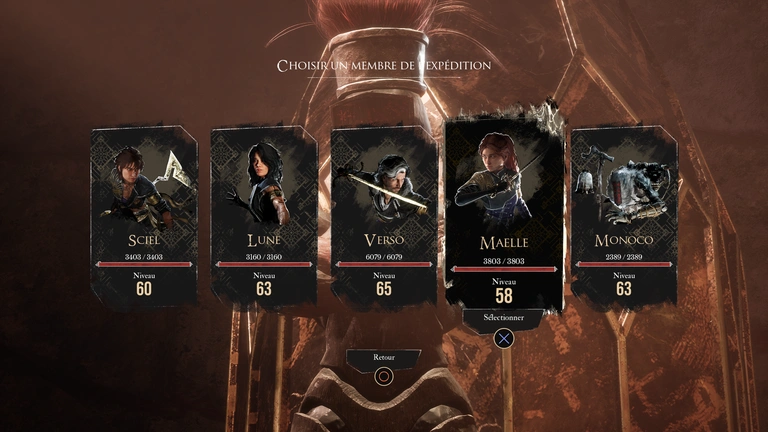Pick Verso as expedition member
Image resolution: width=768 pixels, height=432 pixels.
[x=384, y=214]
